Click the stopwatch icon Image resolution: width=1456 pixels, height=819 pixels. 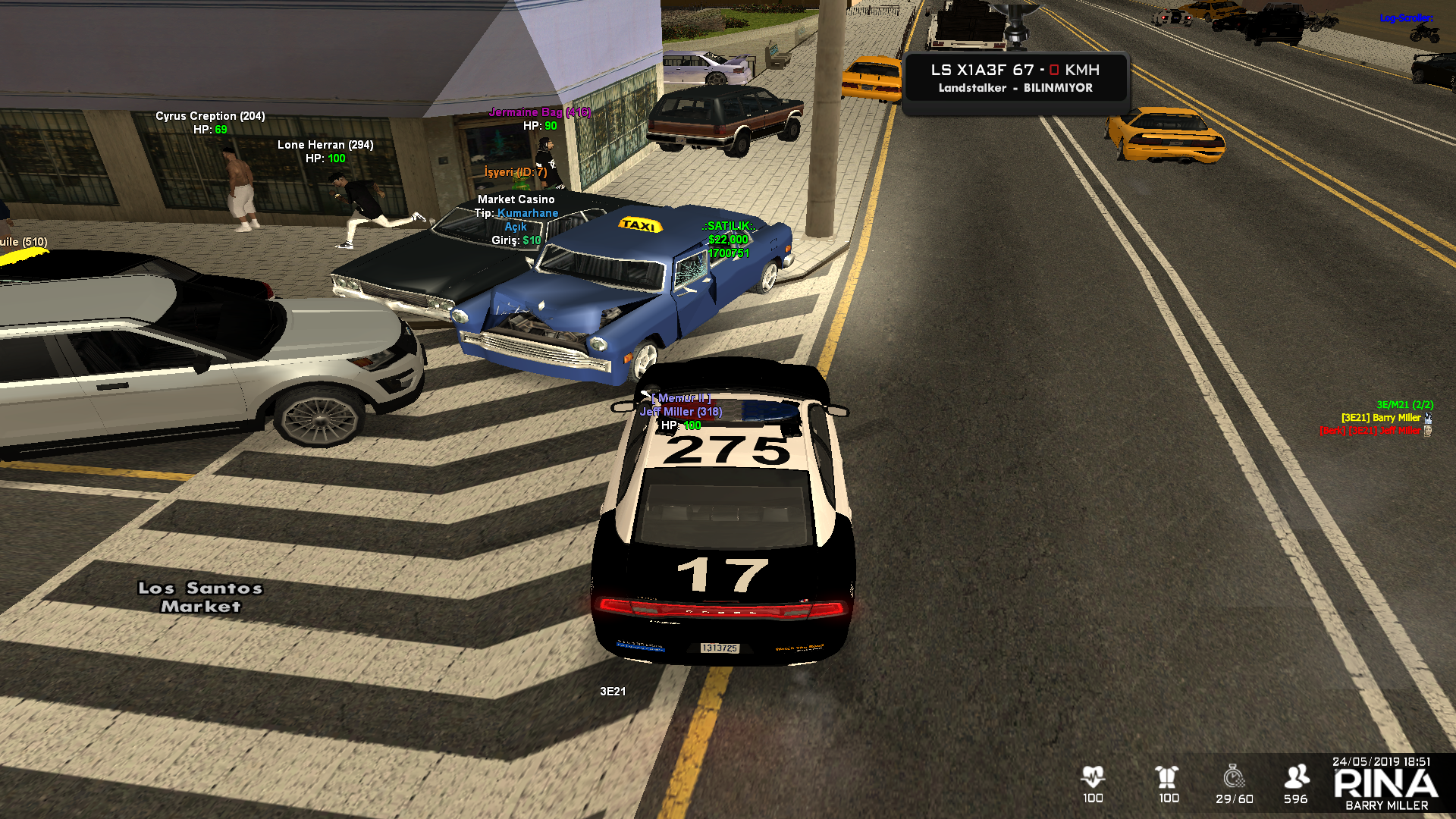(1234, 777)
